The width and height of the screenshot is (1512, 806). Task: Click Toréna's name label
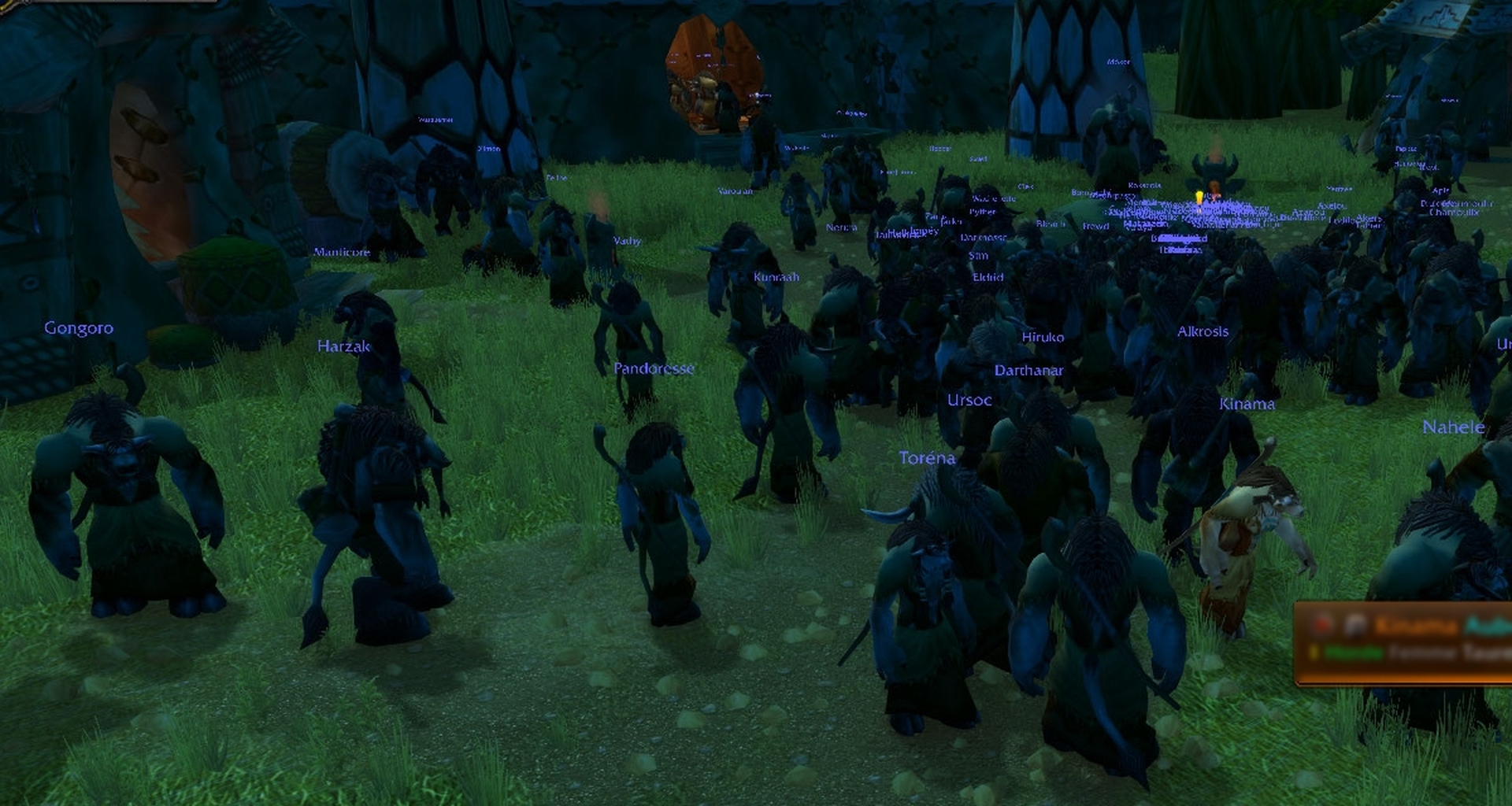pyautogui.click(x=927, y=458)
